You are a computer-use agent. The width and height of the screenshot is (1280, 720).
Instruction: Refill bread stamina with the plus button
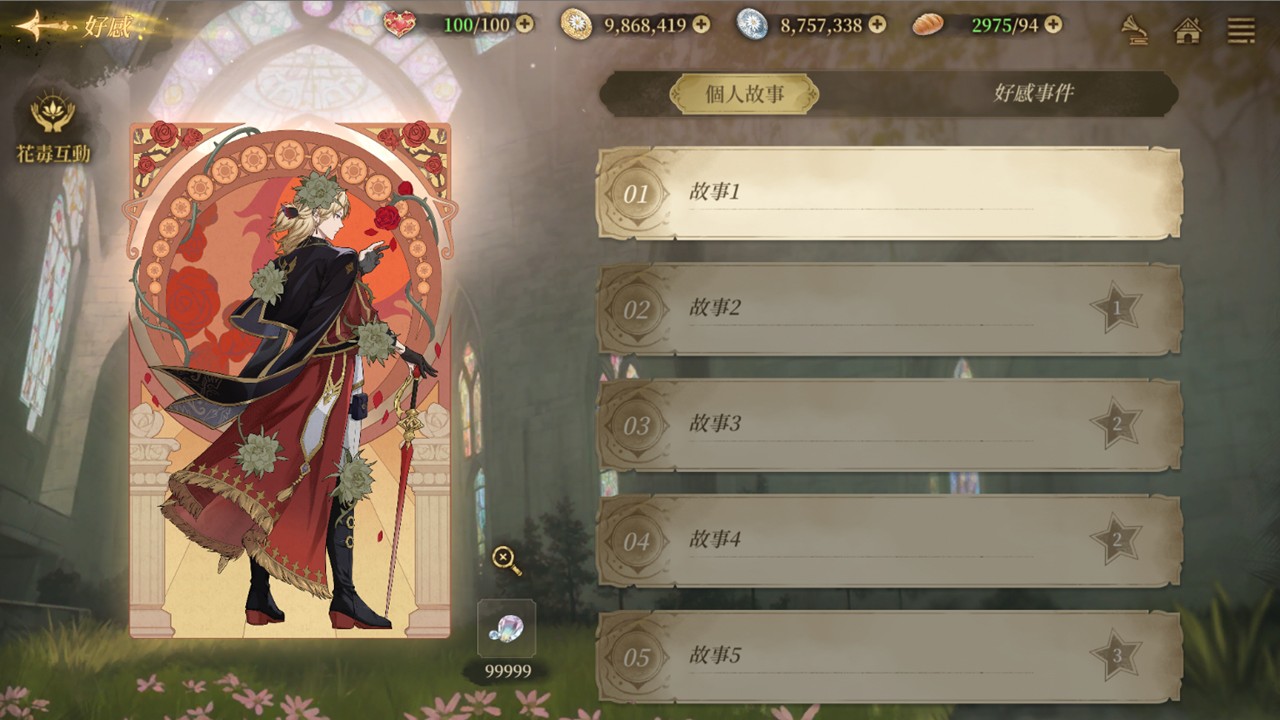[x=1053, y=24]
